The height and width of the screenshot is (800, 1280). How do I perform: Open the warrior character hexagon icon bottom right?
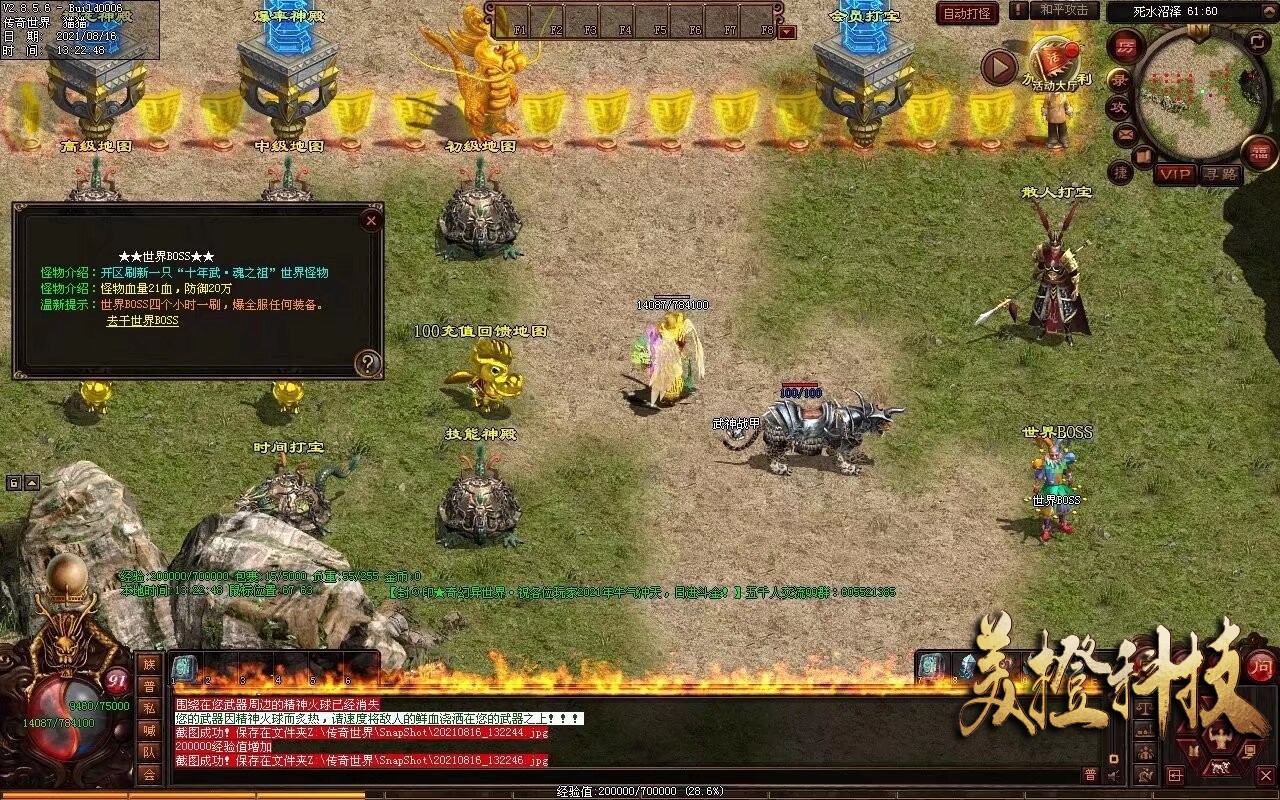(x=1221, y=736)
